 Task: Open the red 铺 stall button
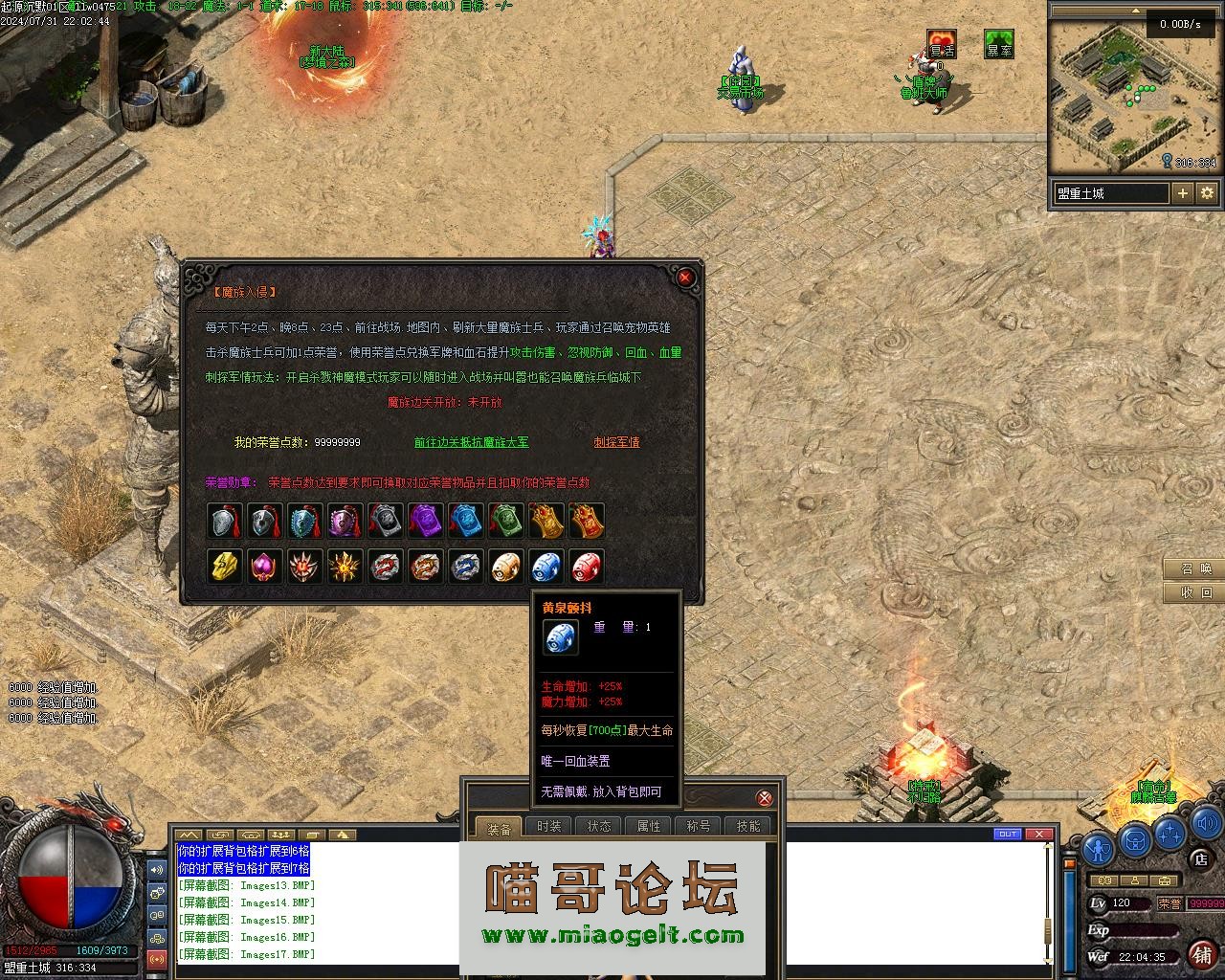click(1202, 953)
